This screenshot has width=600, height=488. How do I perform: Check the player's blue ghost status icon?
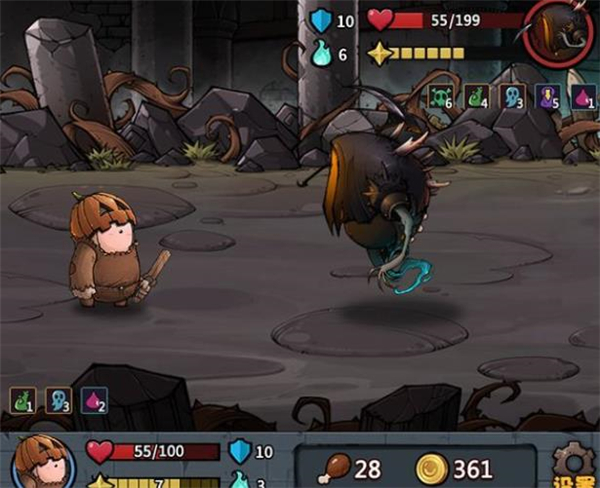(x=57, y=401)
